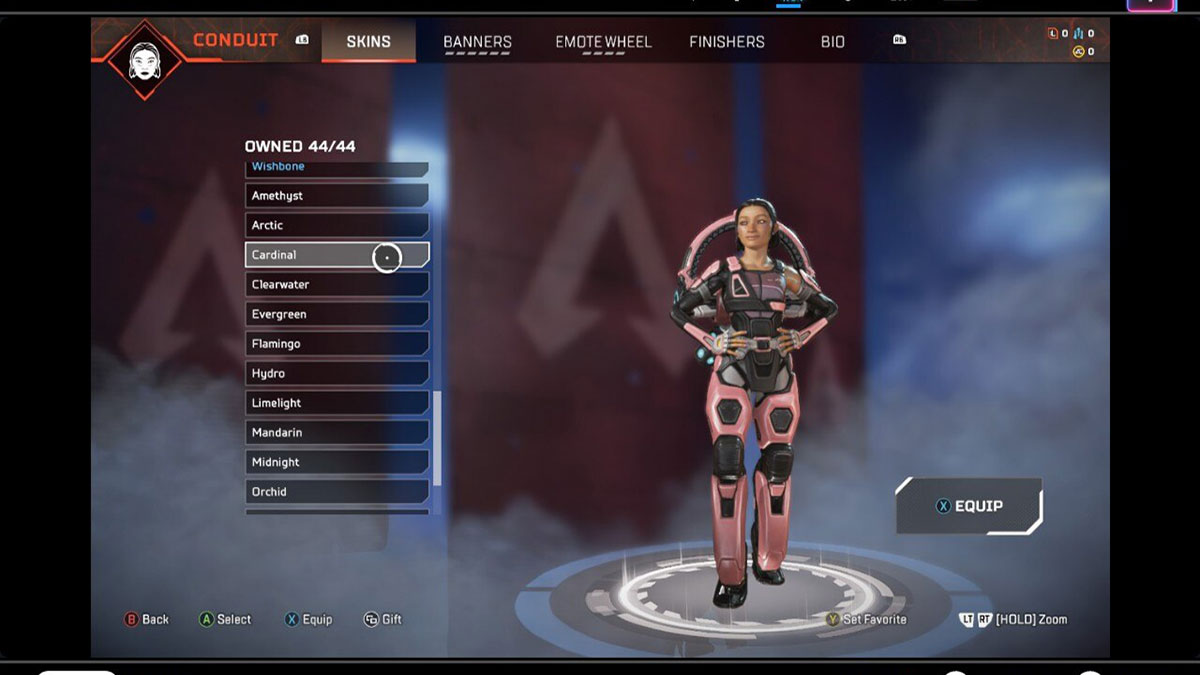Select the Mandarin skin
Image resolution: width=1200 pixels, height=675 pixels.
click(336, 432)
